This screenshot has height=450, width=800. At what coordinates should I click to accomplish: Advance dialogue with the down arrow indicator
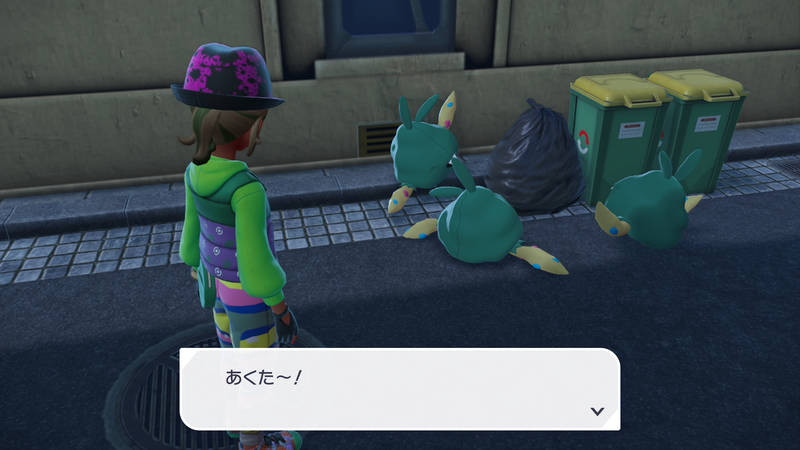point(597,410)
